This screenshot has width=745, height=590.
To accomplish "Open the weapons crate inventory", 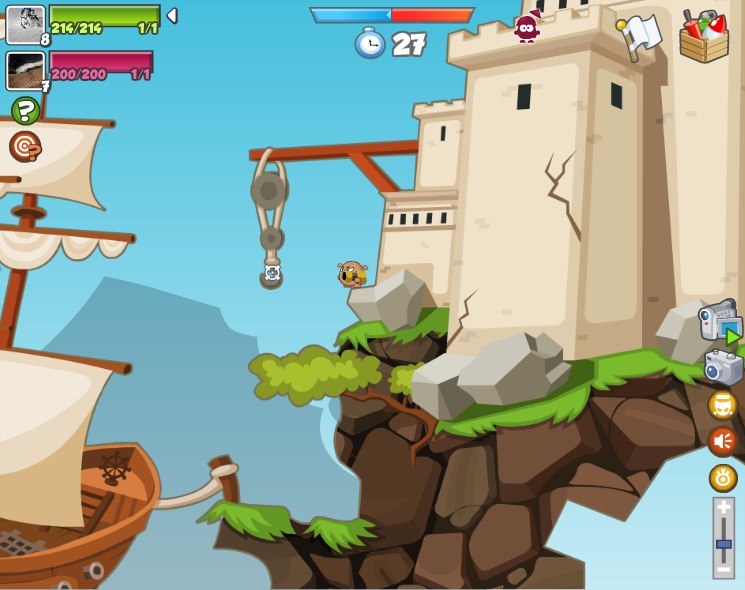I will point(703,37).
